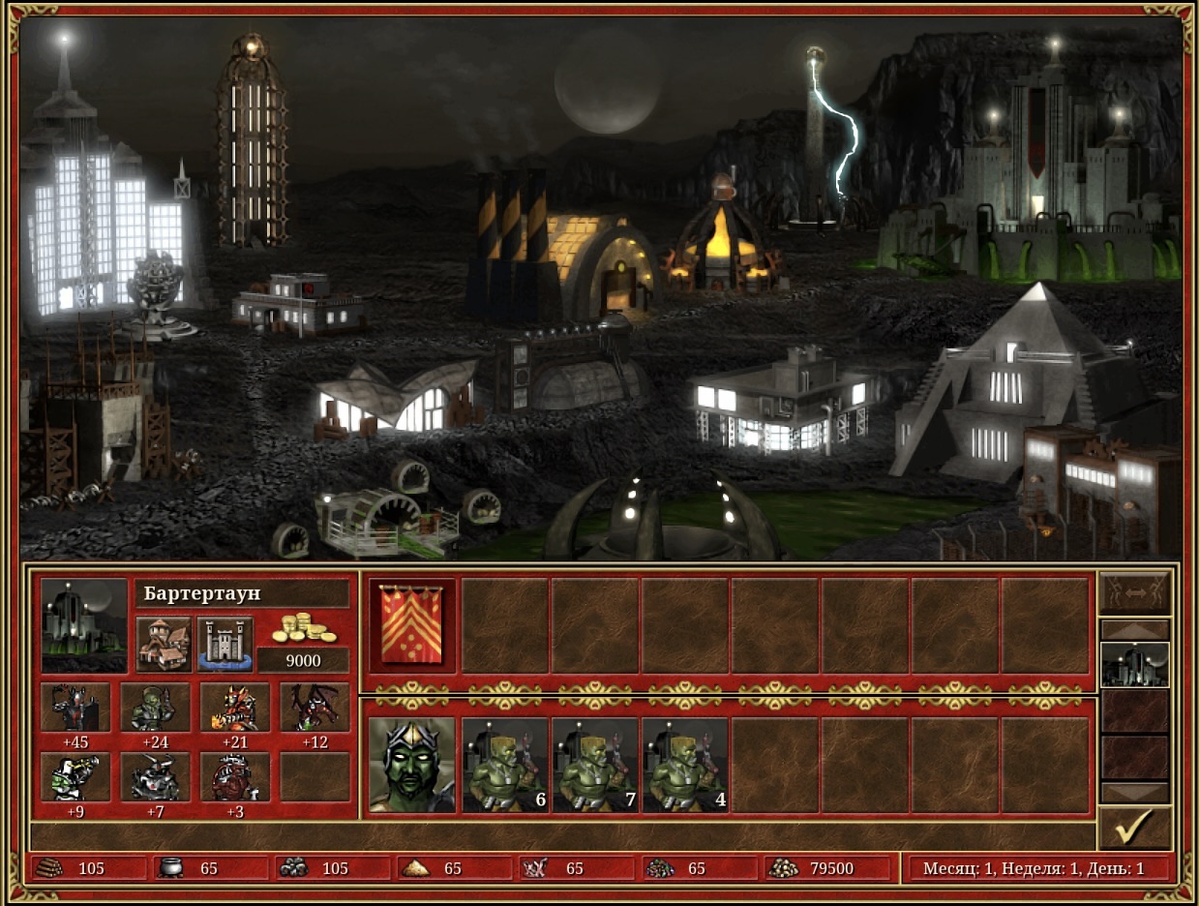Image resolution: width=1200 pixels, height=906 pixels.
Task: Open the village hall building icon
Action: coord(163,643)
